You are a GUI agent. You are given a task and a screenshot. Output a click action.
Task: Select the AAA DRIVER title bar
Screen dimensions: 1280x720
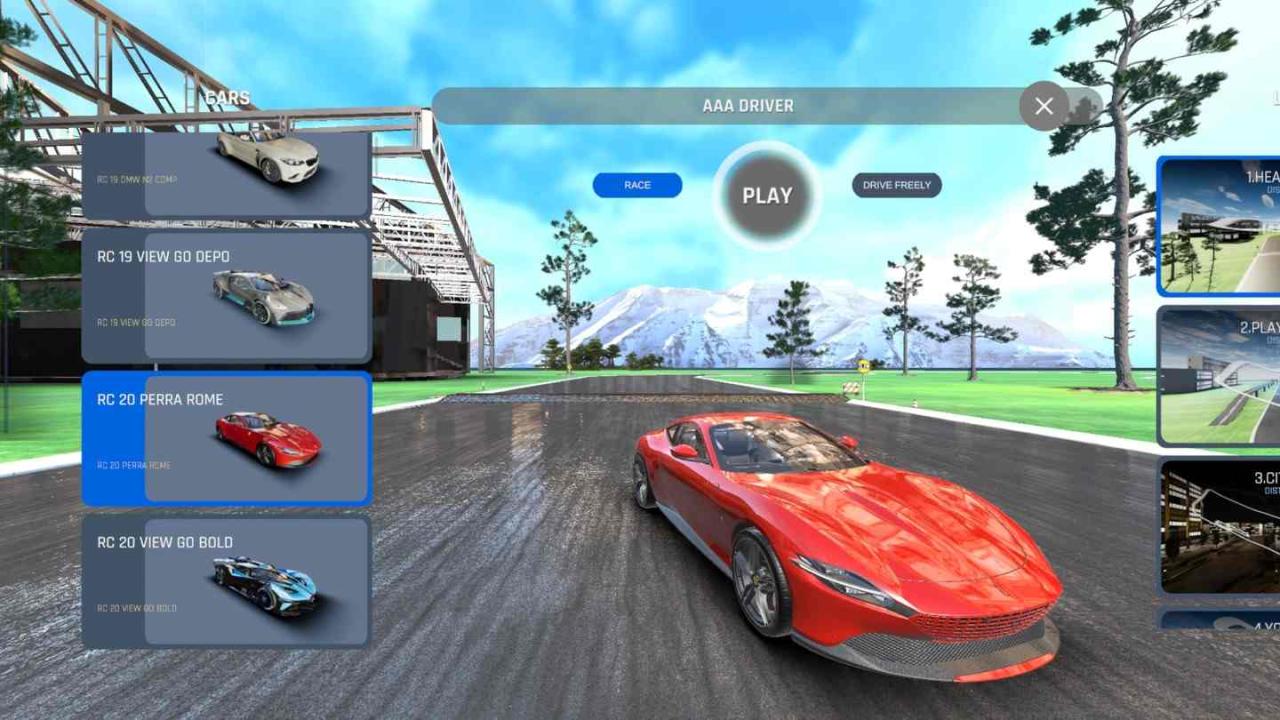click(747, 105)
